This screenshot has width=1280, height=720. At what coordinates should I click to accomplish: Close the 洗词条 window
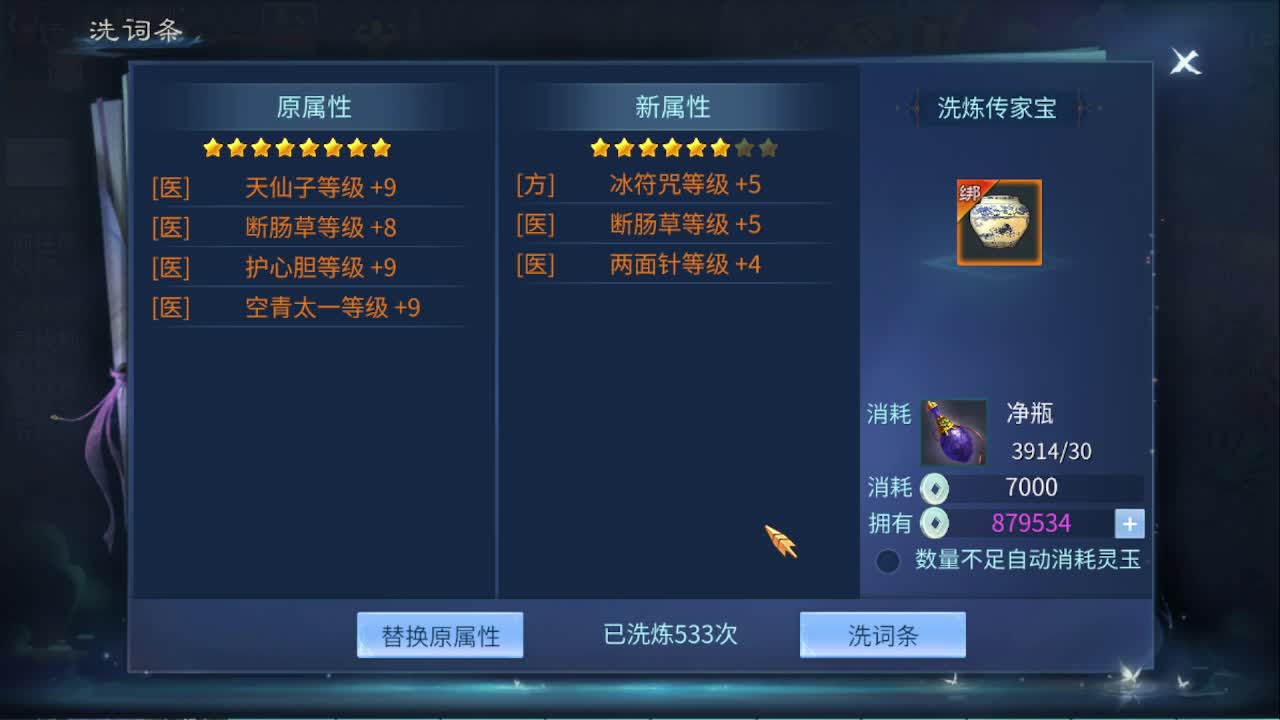(x=1184, y=62)
